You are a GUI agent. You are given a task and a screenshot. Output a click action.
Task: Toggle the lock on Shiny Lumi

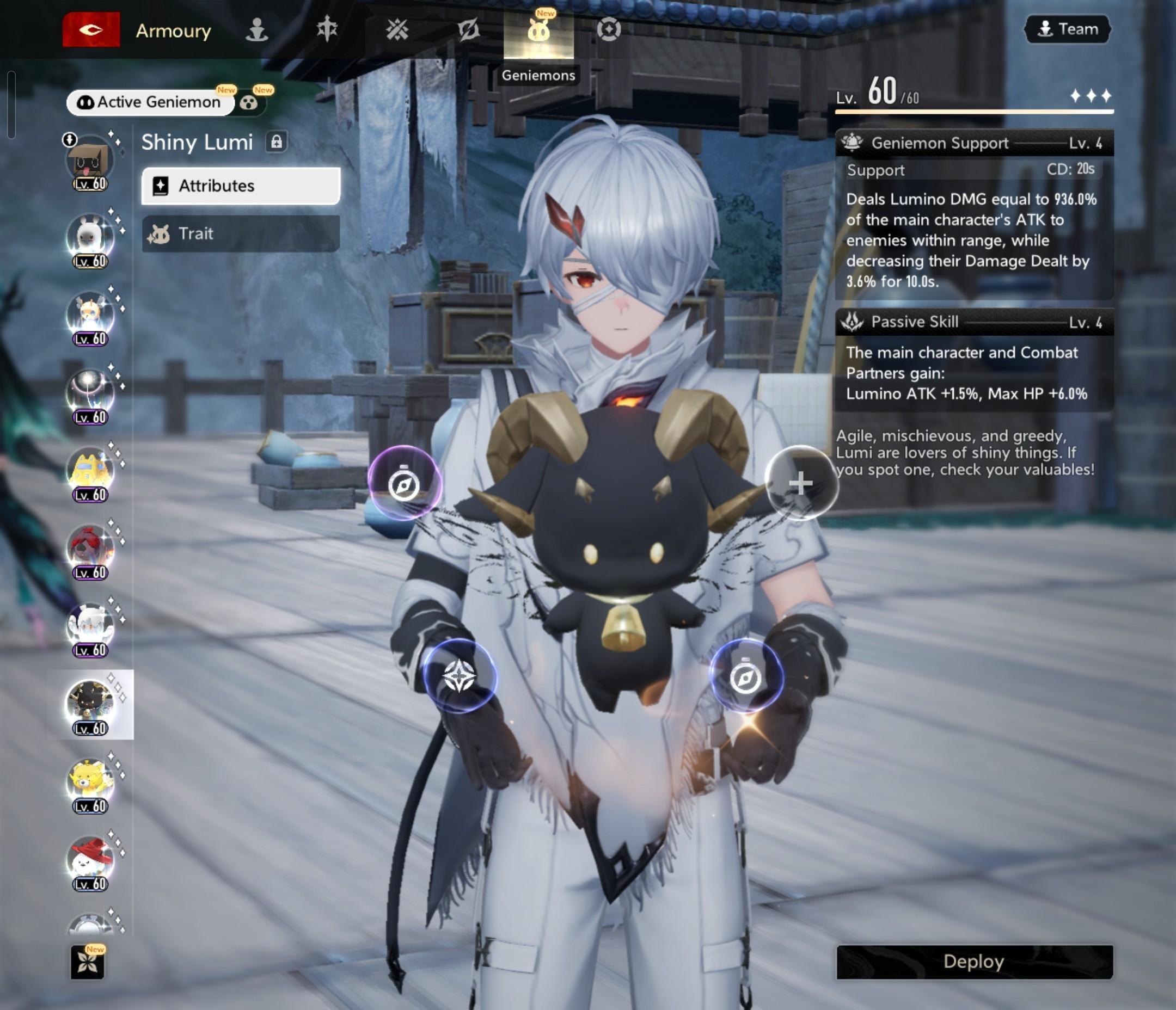(277, 141)
